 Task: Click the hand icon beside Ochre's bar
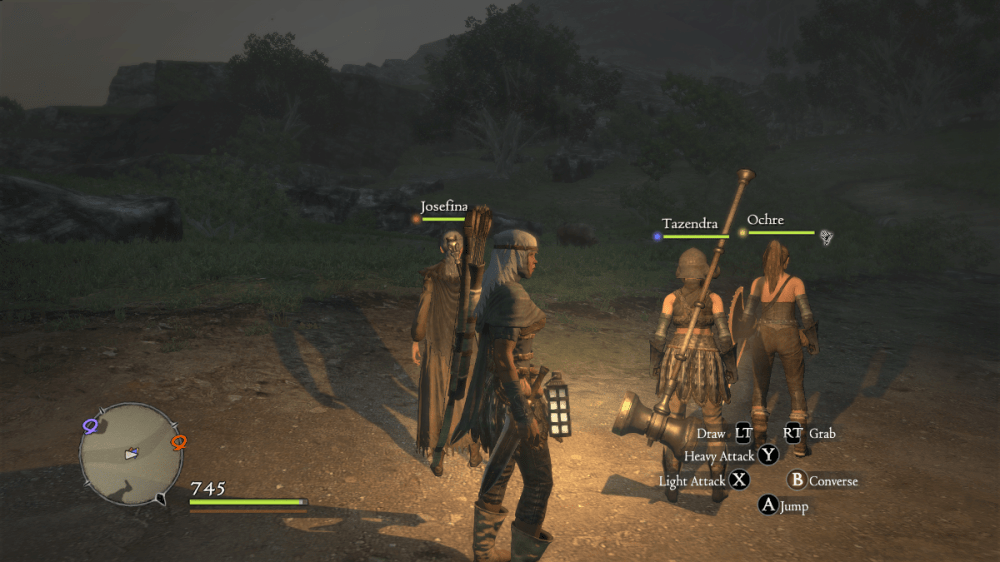827,237
